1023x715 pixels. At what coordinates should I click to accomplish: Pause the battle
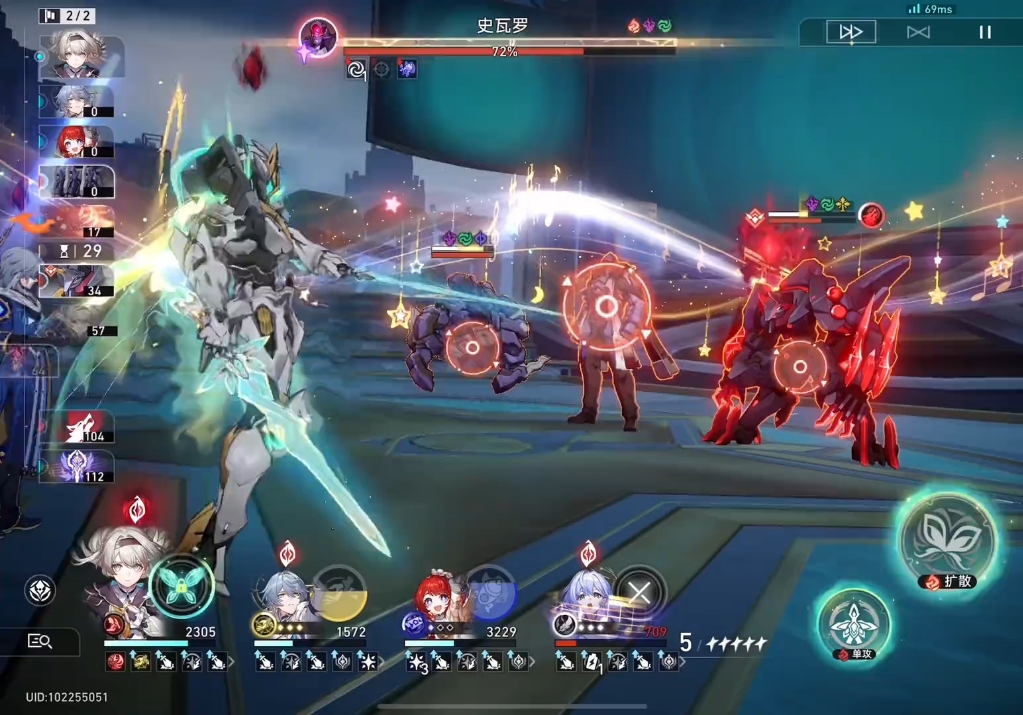click(985, 32)
